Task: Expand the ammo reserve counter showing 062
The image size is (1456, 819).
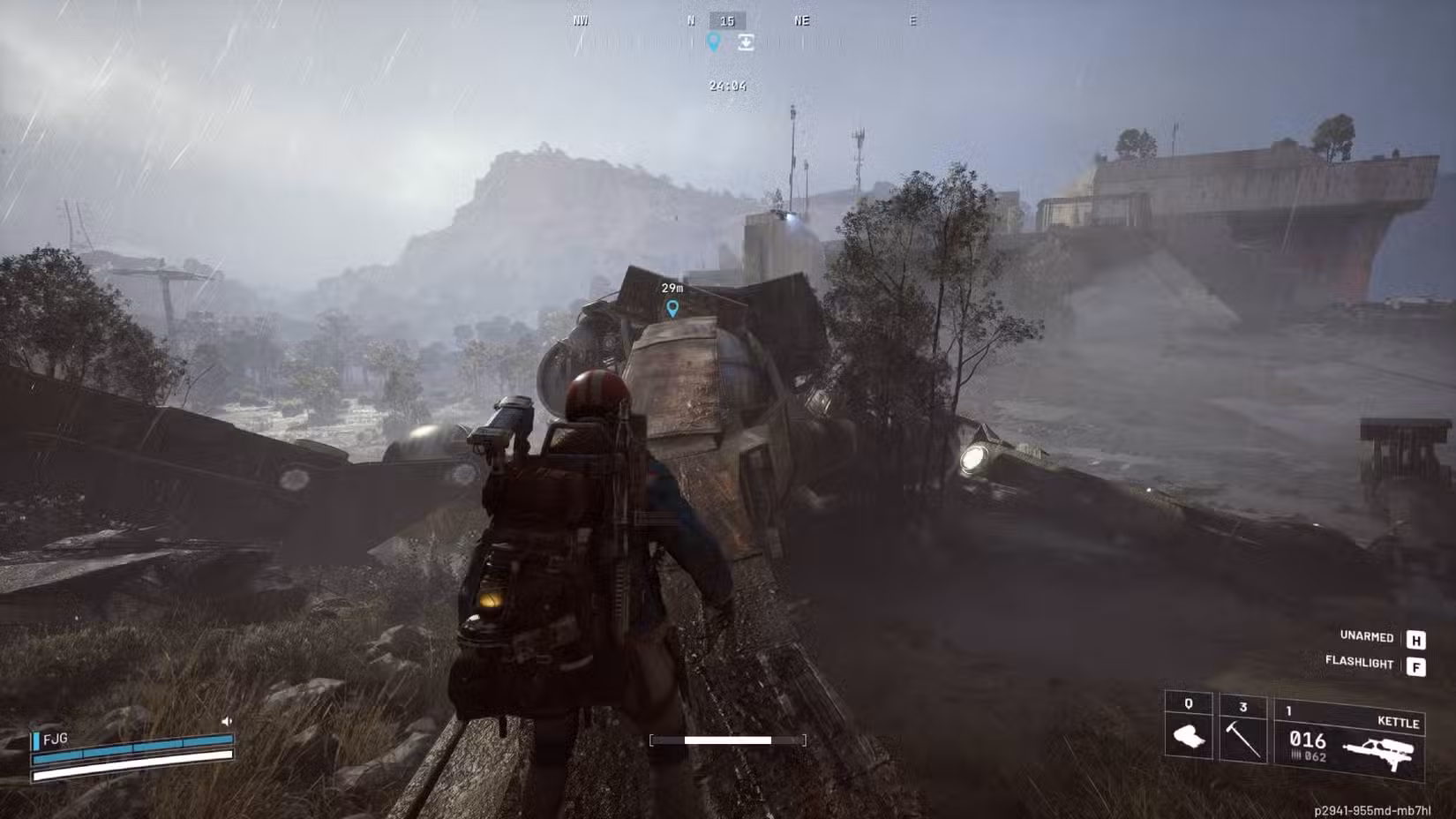Action: tap(1315, 755)
